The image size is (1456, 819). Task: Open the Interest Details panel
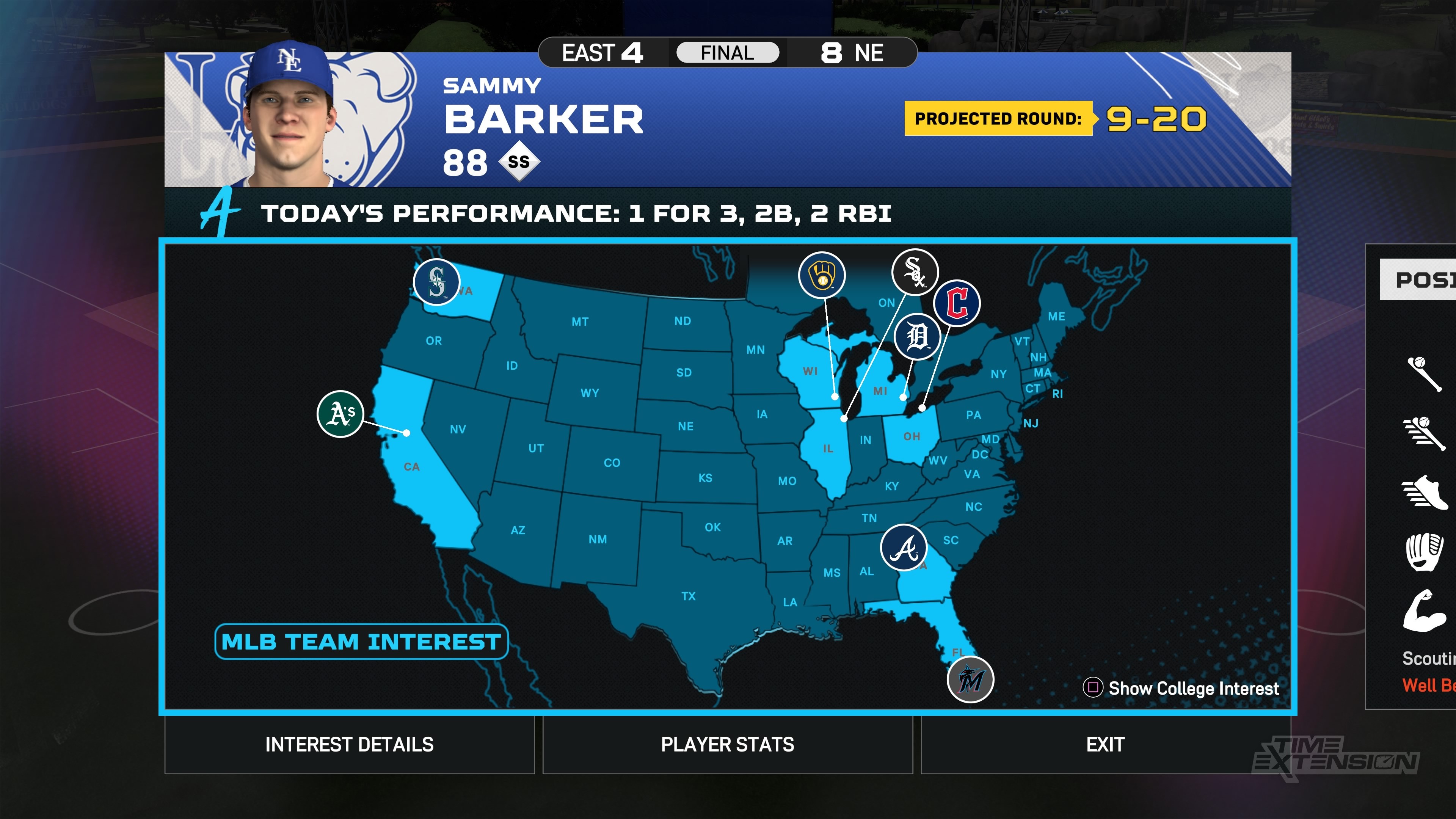click(349, 744)
